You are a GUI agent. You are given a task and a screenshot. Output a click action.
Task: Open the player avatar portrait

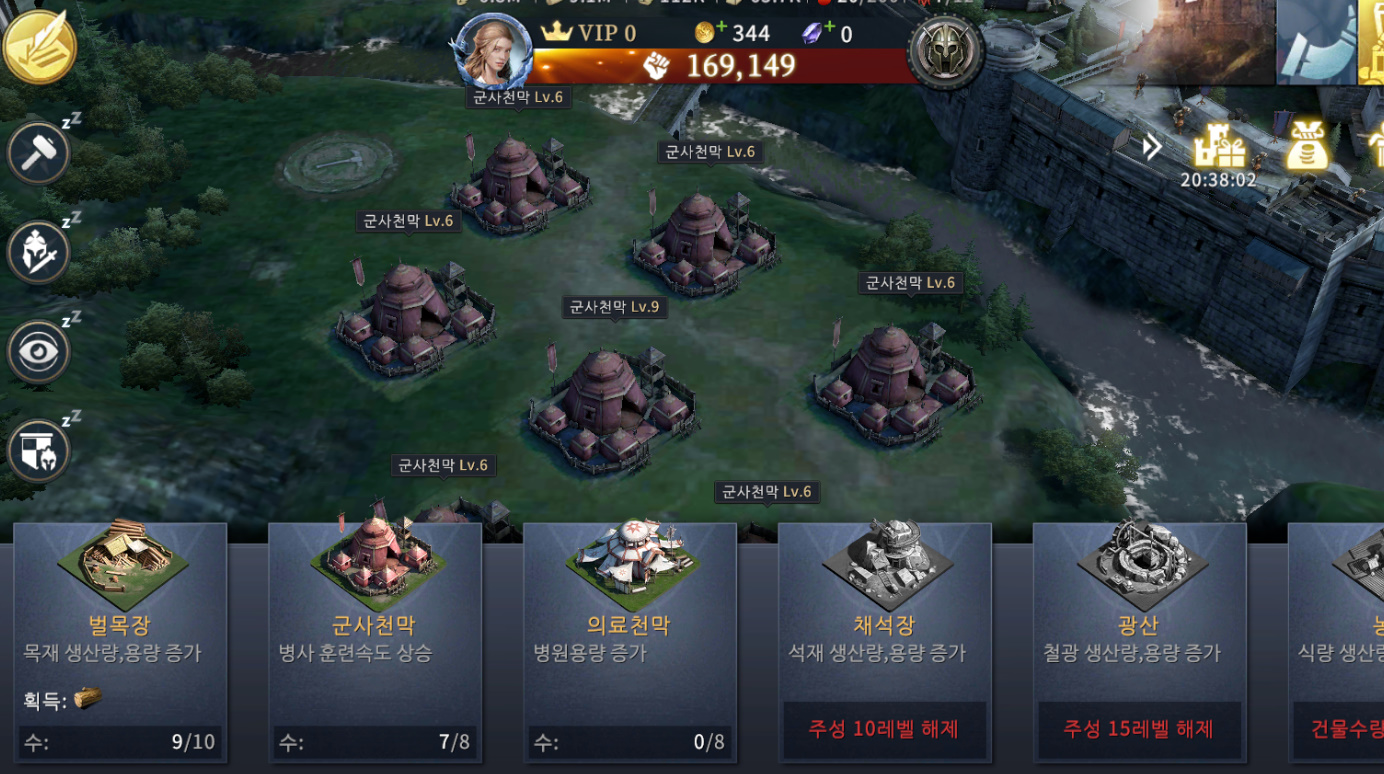(493, 52)
